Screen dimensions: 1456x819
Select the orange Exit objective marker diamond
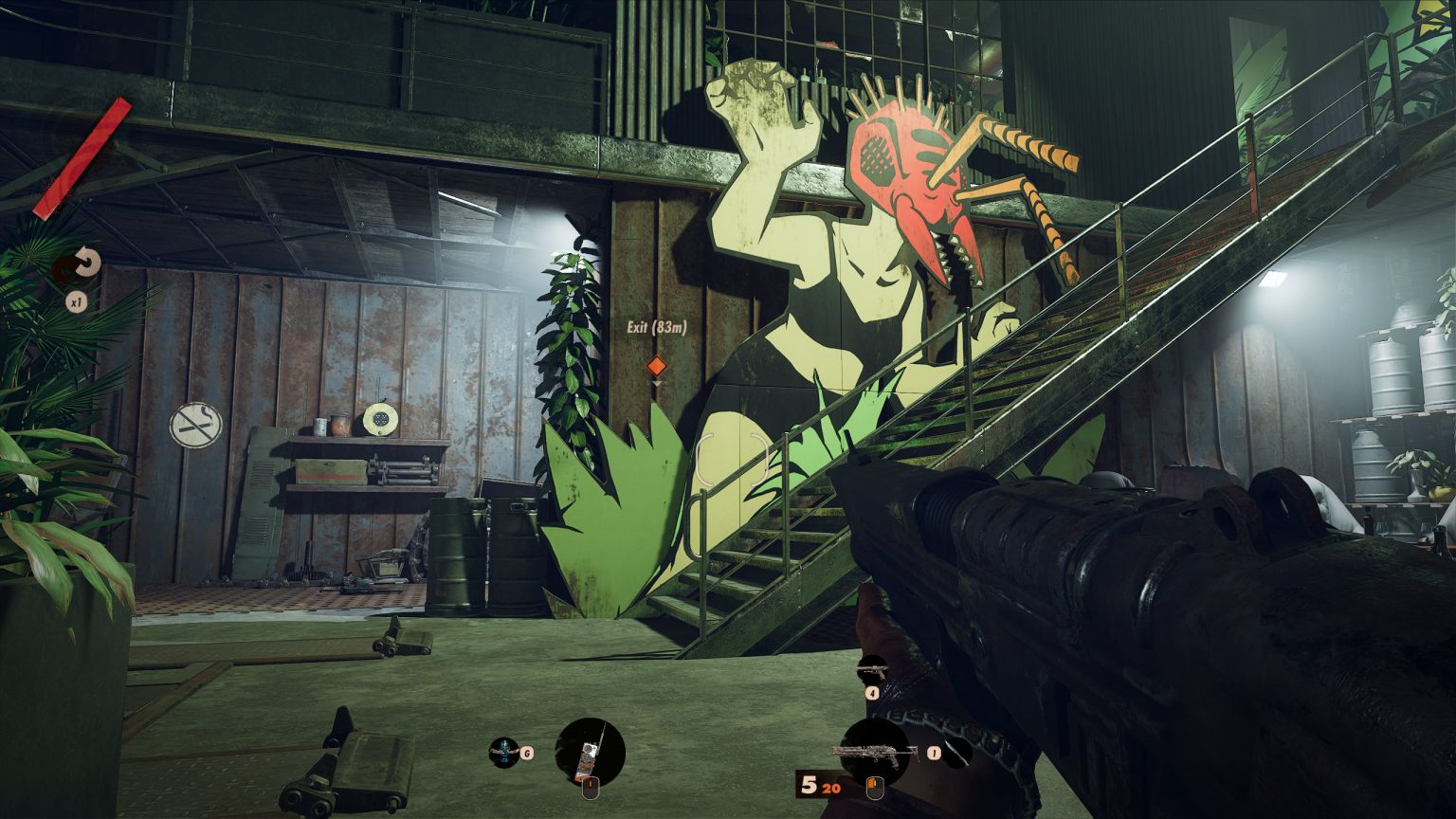655,363
